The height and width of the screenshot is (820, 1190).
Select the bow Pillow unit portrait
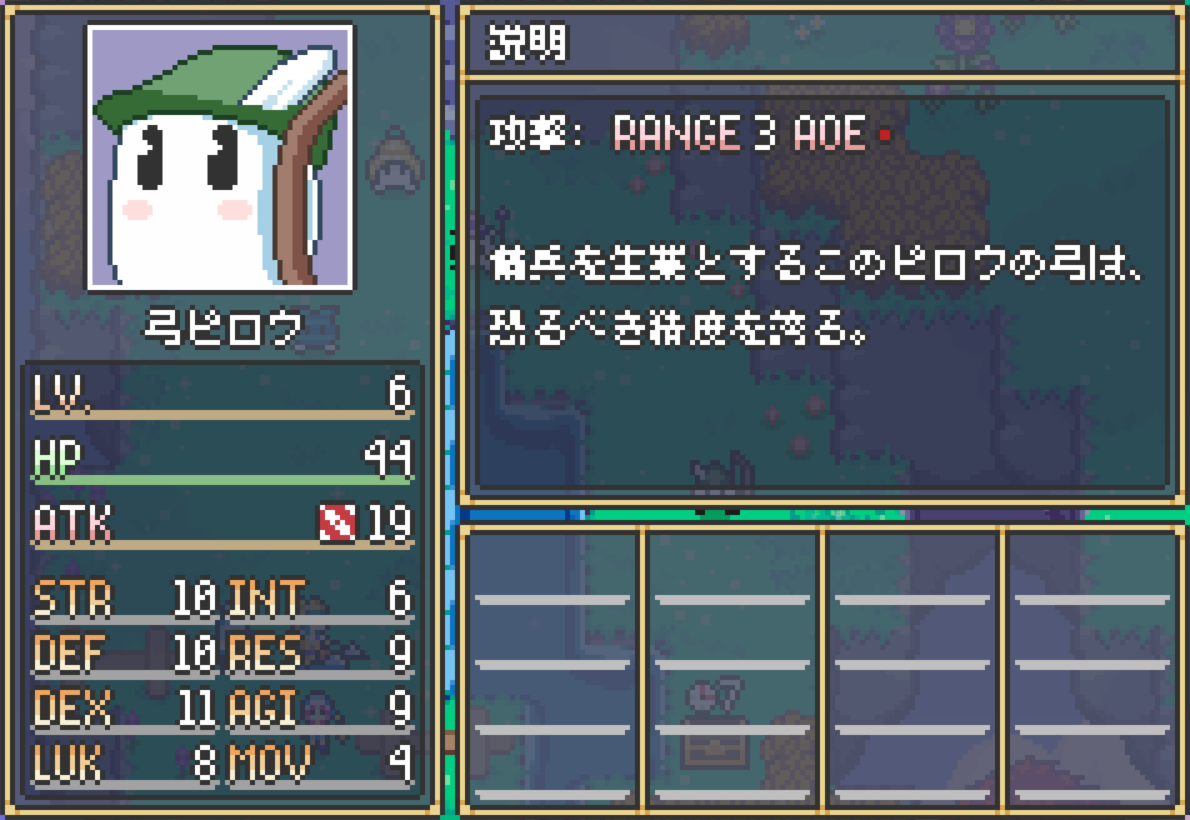pyautogui.click(x=220, y=158)
